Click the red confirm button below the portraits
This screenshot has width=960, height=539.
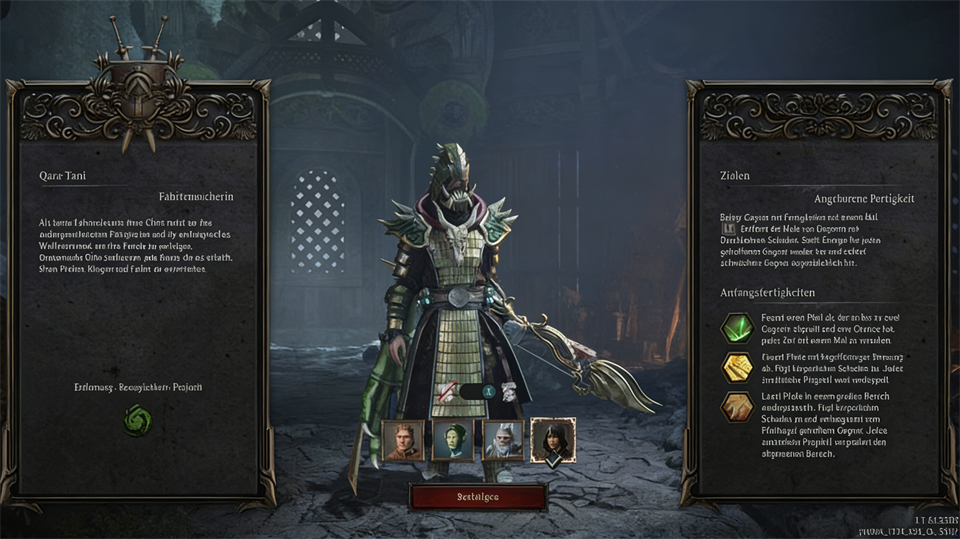pos(478,497)
